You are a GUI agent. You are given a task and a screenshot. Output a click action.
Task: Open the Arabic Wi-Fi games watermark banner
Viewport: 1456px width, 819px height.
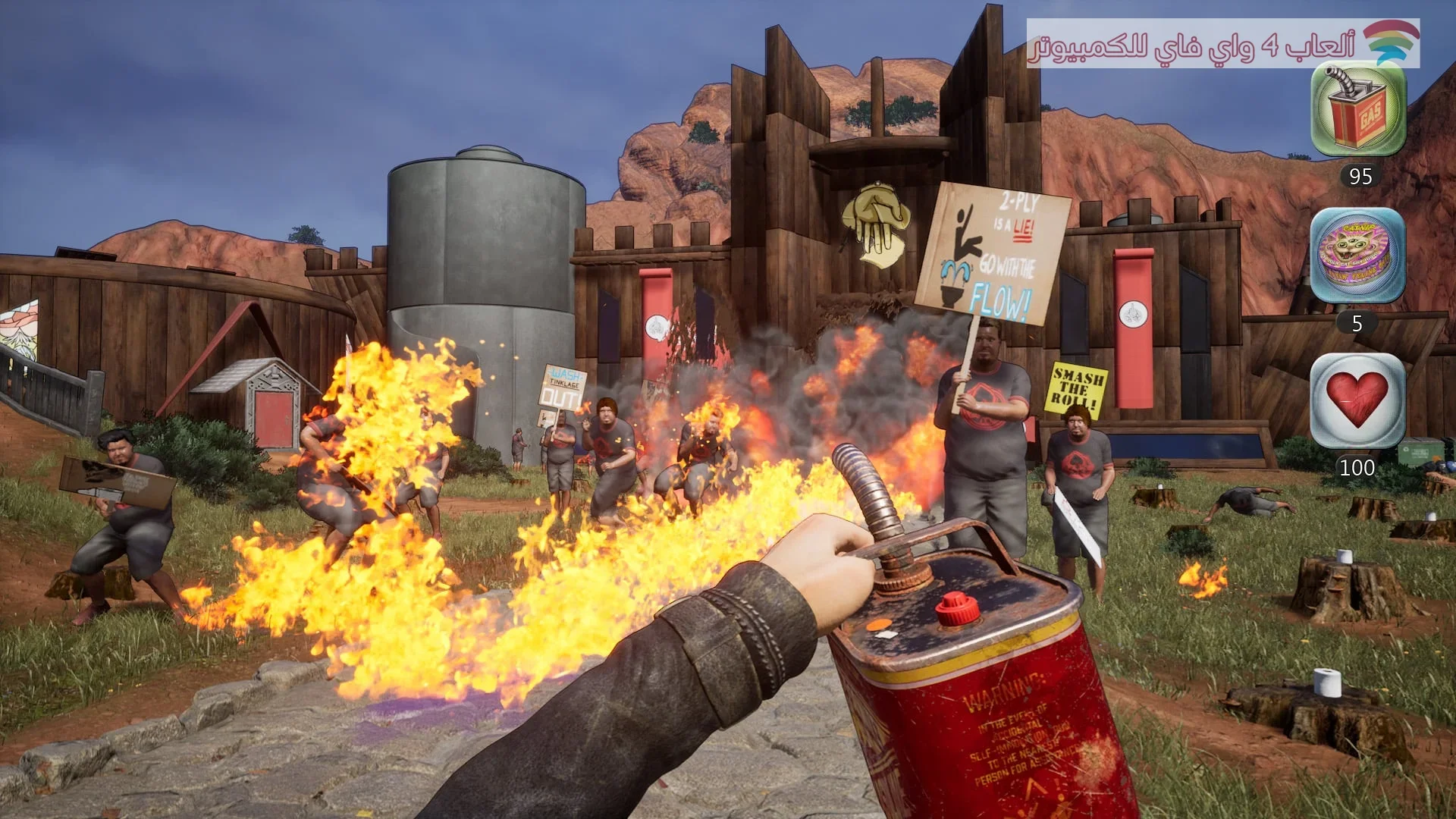[x=1222, y=44]
